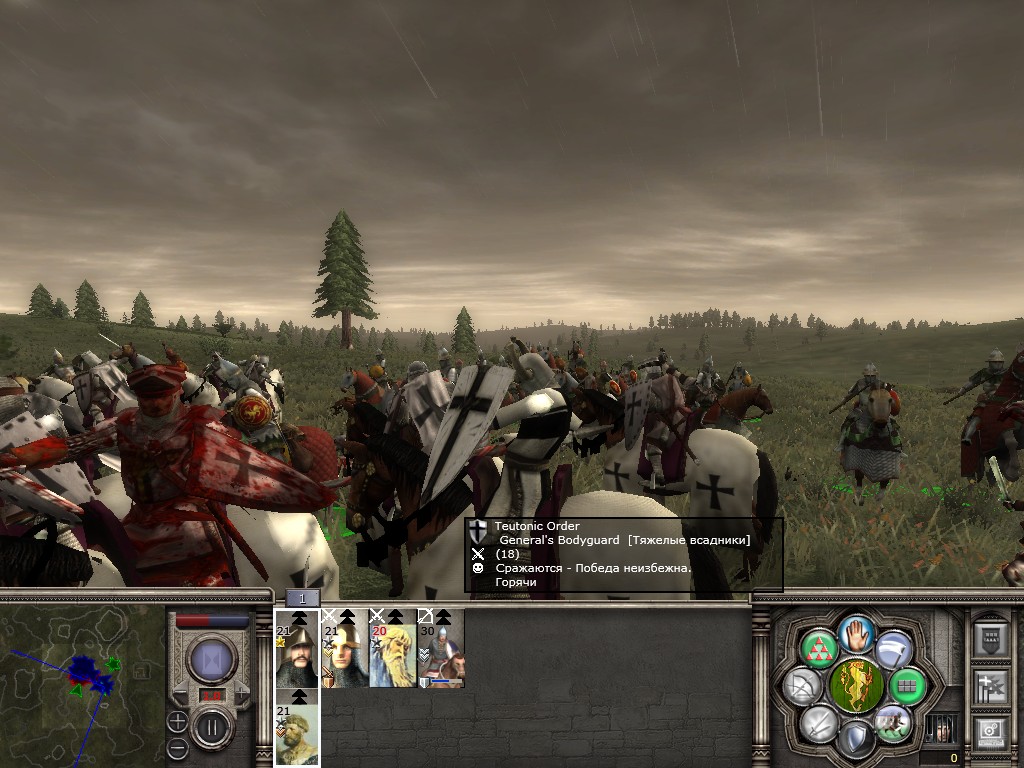Viewport: 1024px width, 768px height.
Task: Select the helmeted mustached general unit card
Action: pos(297,648)
